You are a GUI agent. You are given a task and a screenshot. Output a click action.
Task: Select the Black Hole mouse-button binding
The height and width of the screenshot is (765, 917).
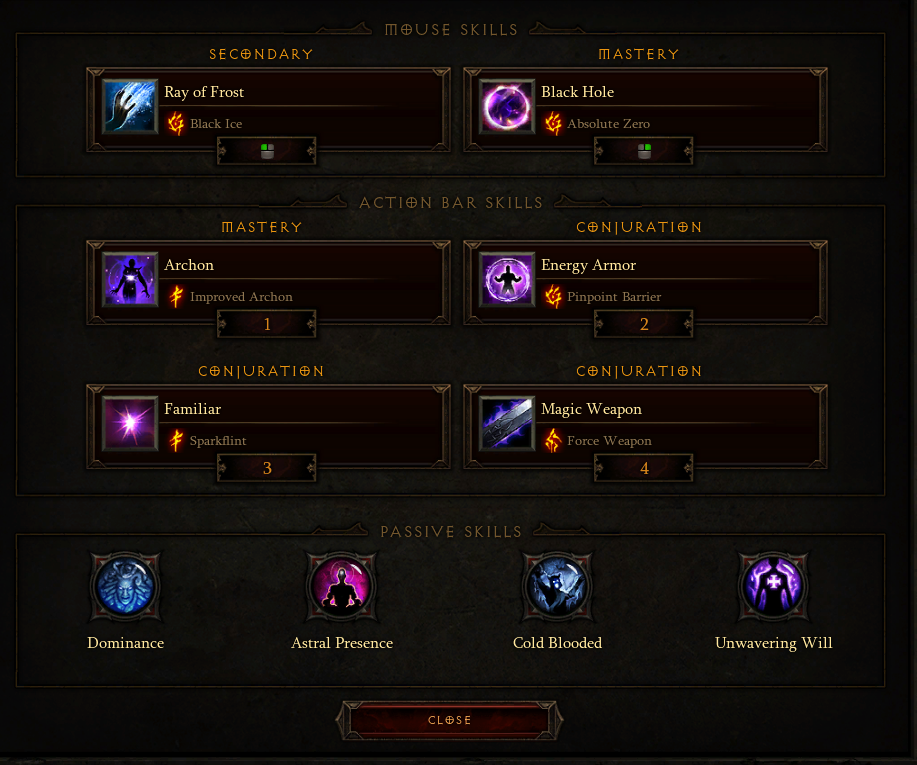click(x=644, y=151)
